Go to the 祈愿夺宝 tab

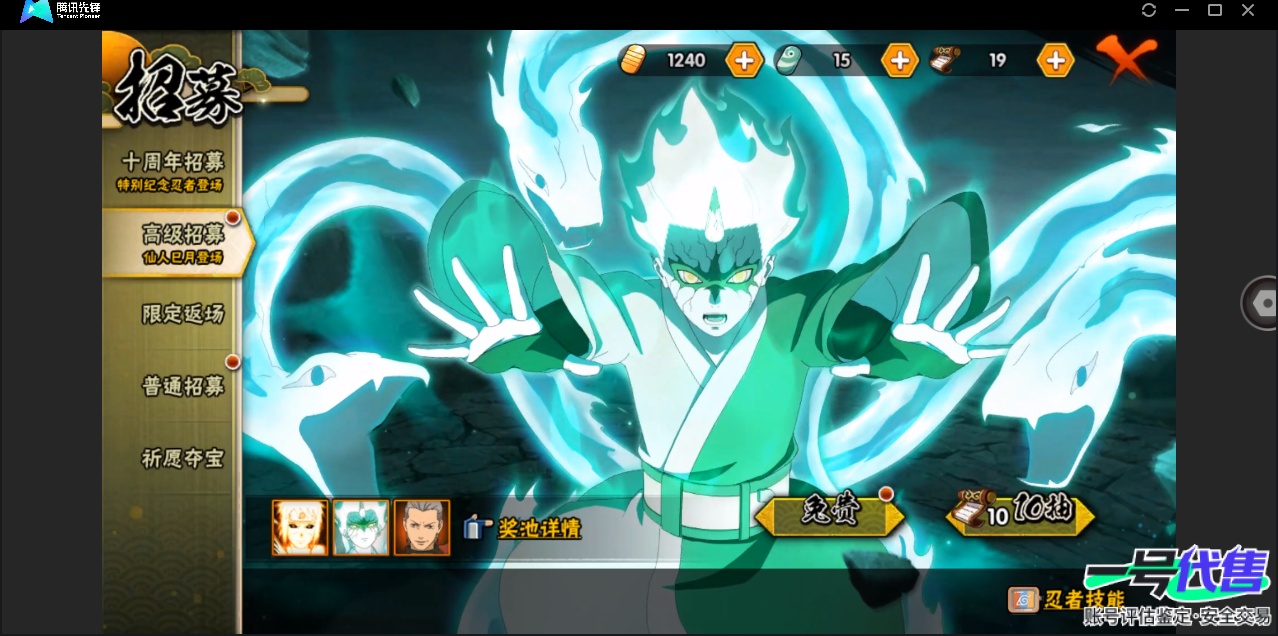(181, 459)
